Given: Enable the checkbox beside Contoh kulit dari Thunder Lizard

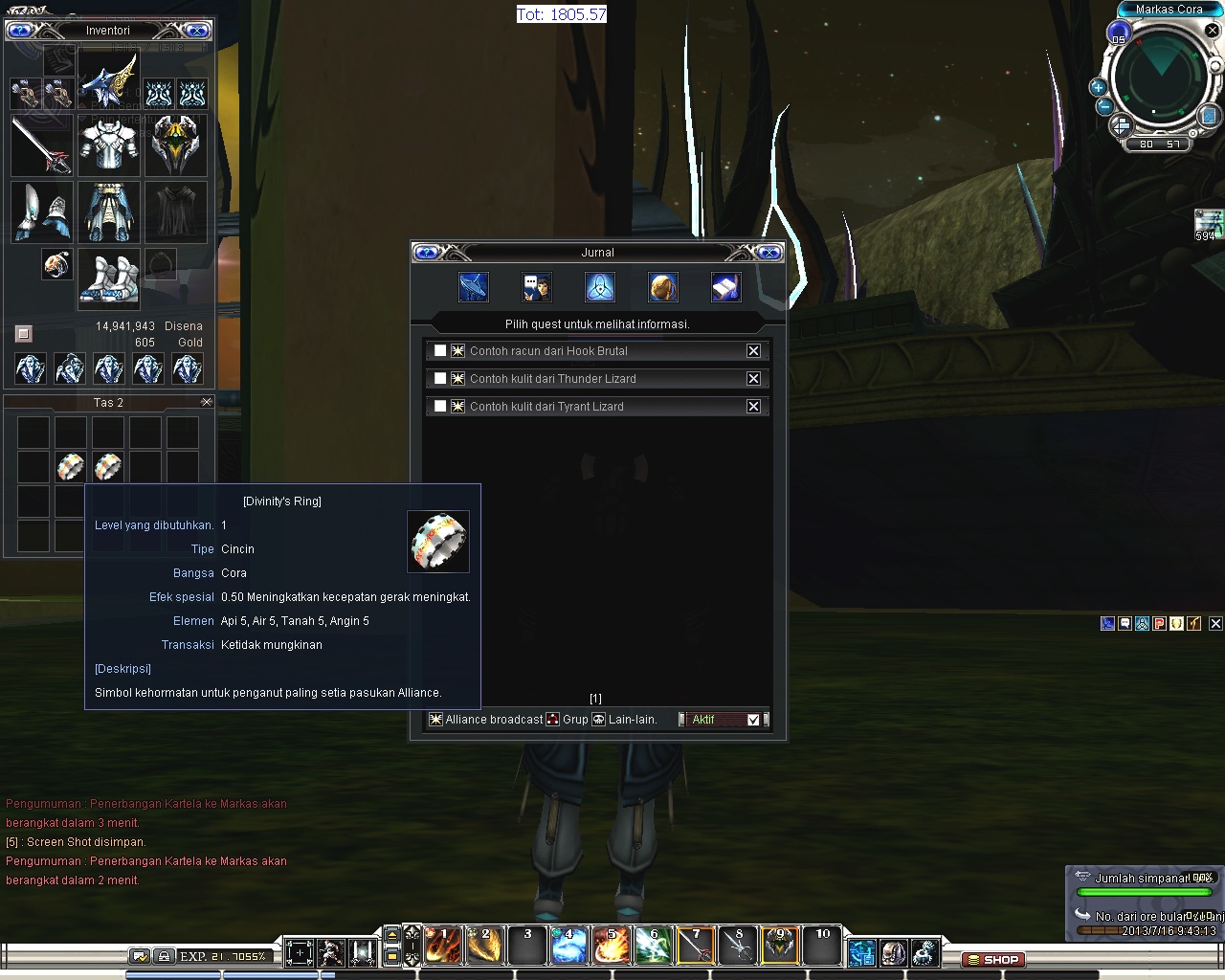Looking at the screenshot, I should (x=440, y=378).
